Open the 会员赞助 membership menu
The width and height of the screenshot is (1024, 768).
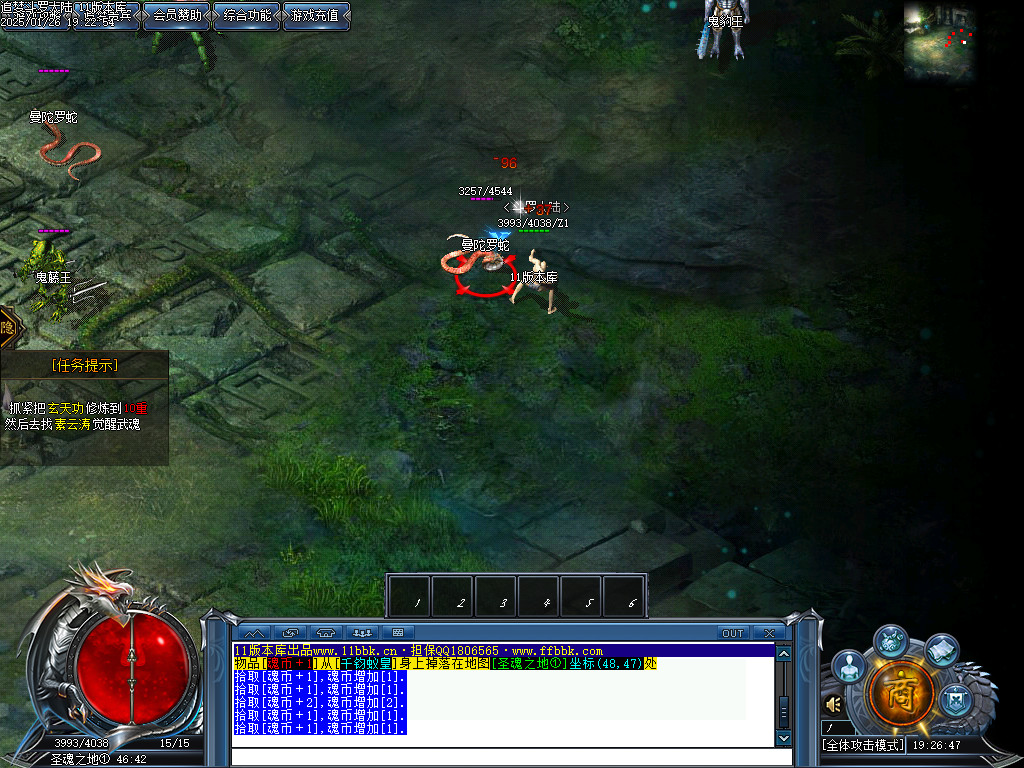177,15
